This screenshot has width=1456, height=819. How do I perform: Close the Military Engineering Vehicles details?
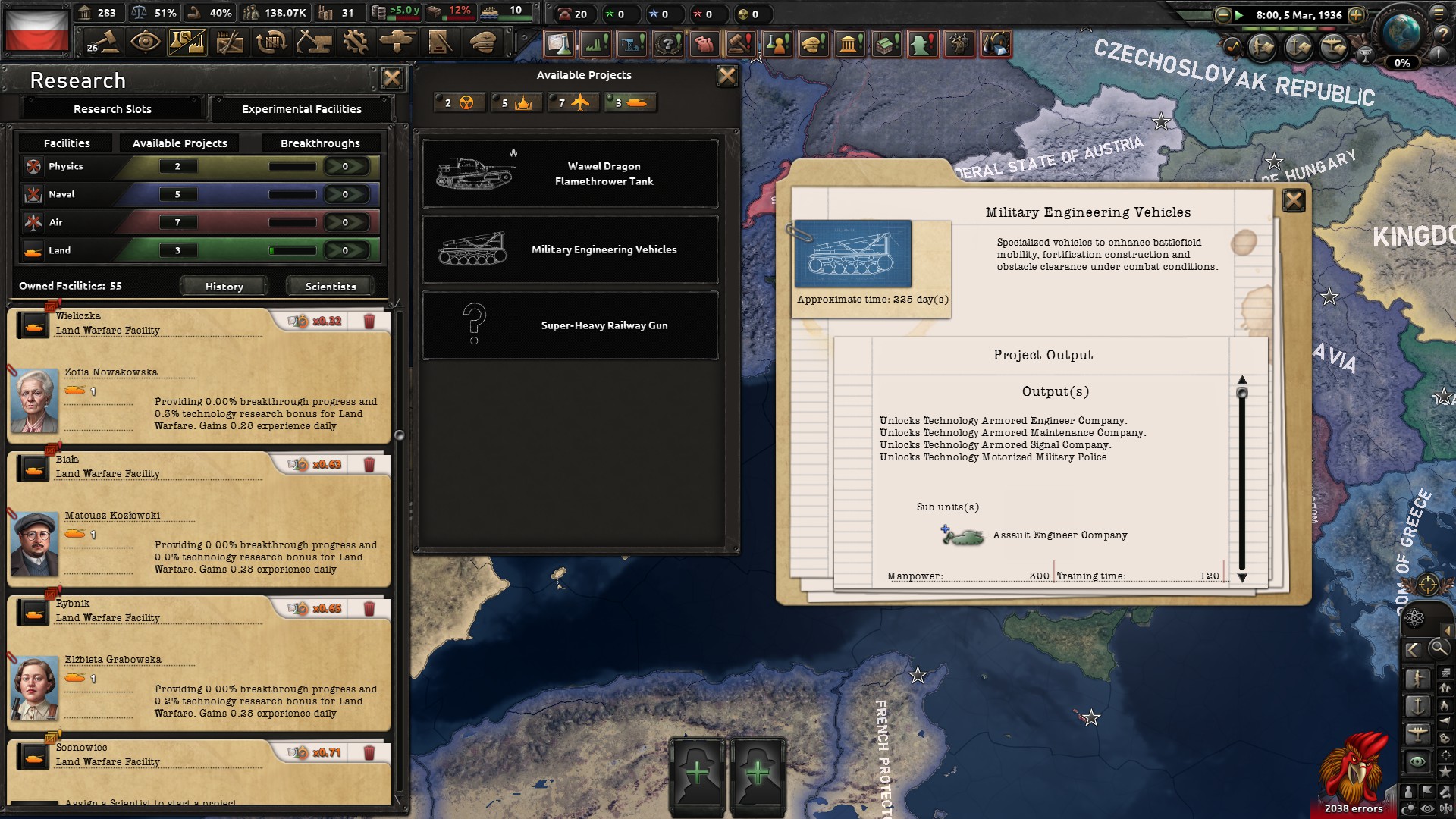click(1293, 200)
